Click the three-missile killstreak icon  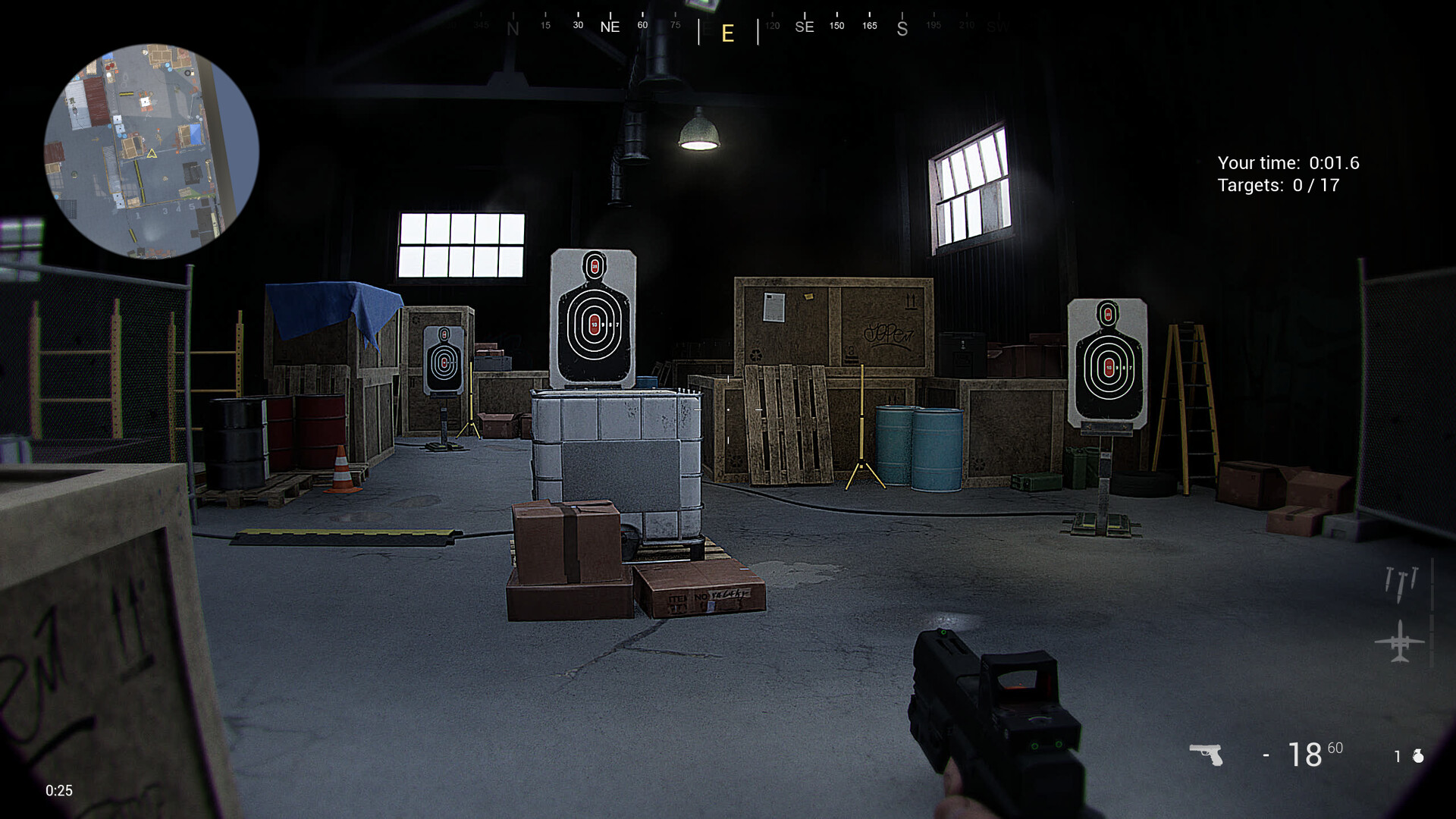tap(1401, 582)
